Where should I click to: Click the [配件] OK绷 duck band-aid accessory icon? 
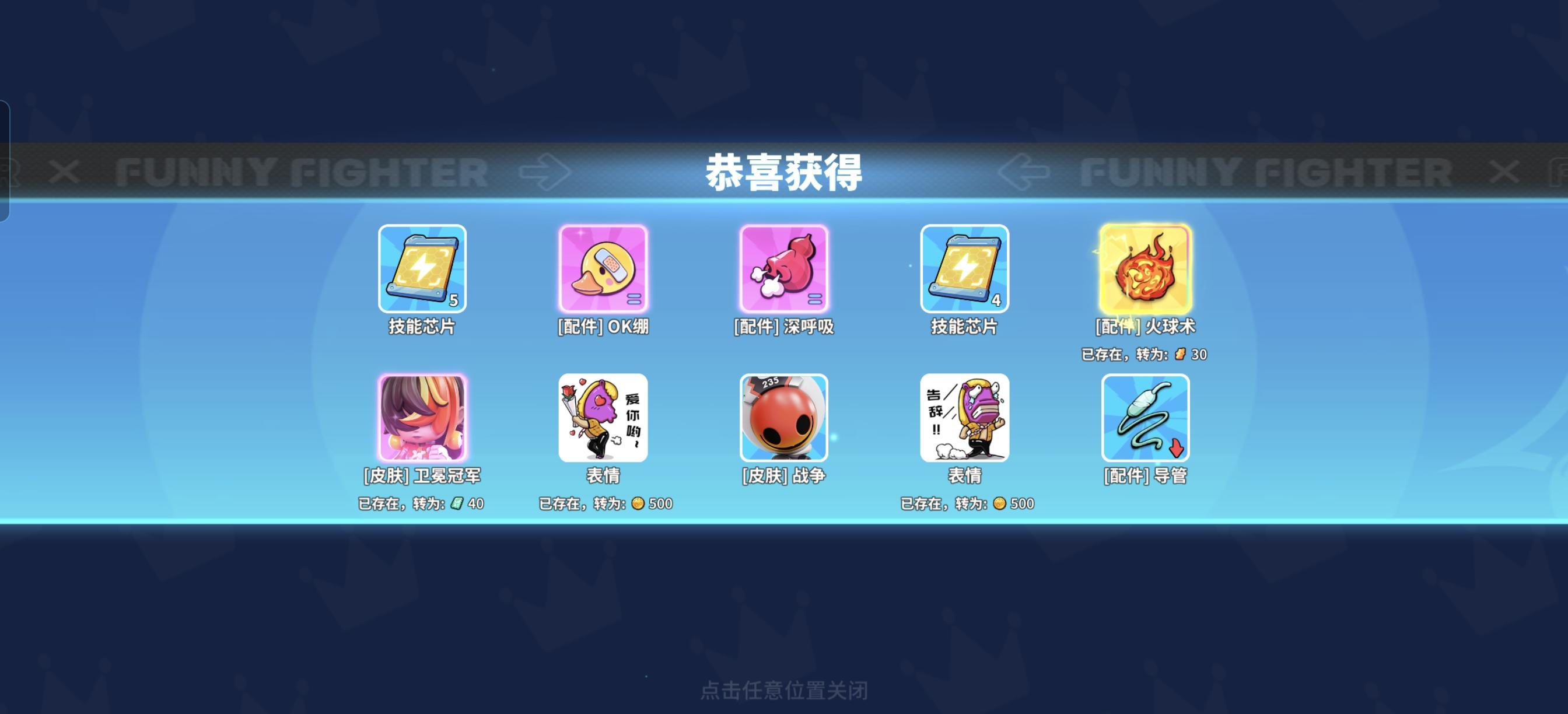(604, 268)
